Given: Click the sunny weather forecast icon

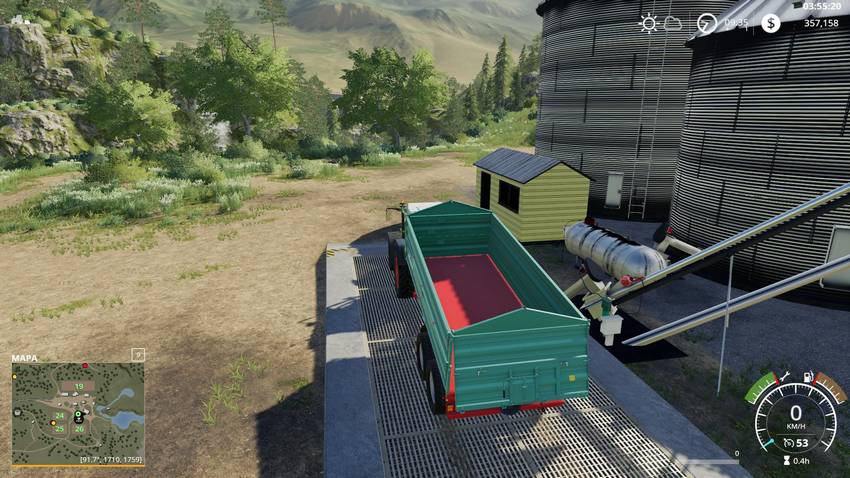Looking at the screenshot, I should [649, 23].
